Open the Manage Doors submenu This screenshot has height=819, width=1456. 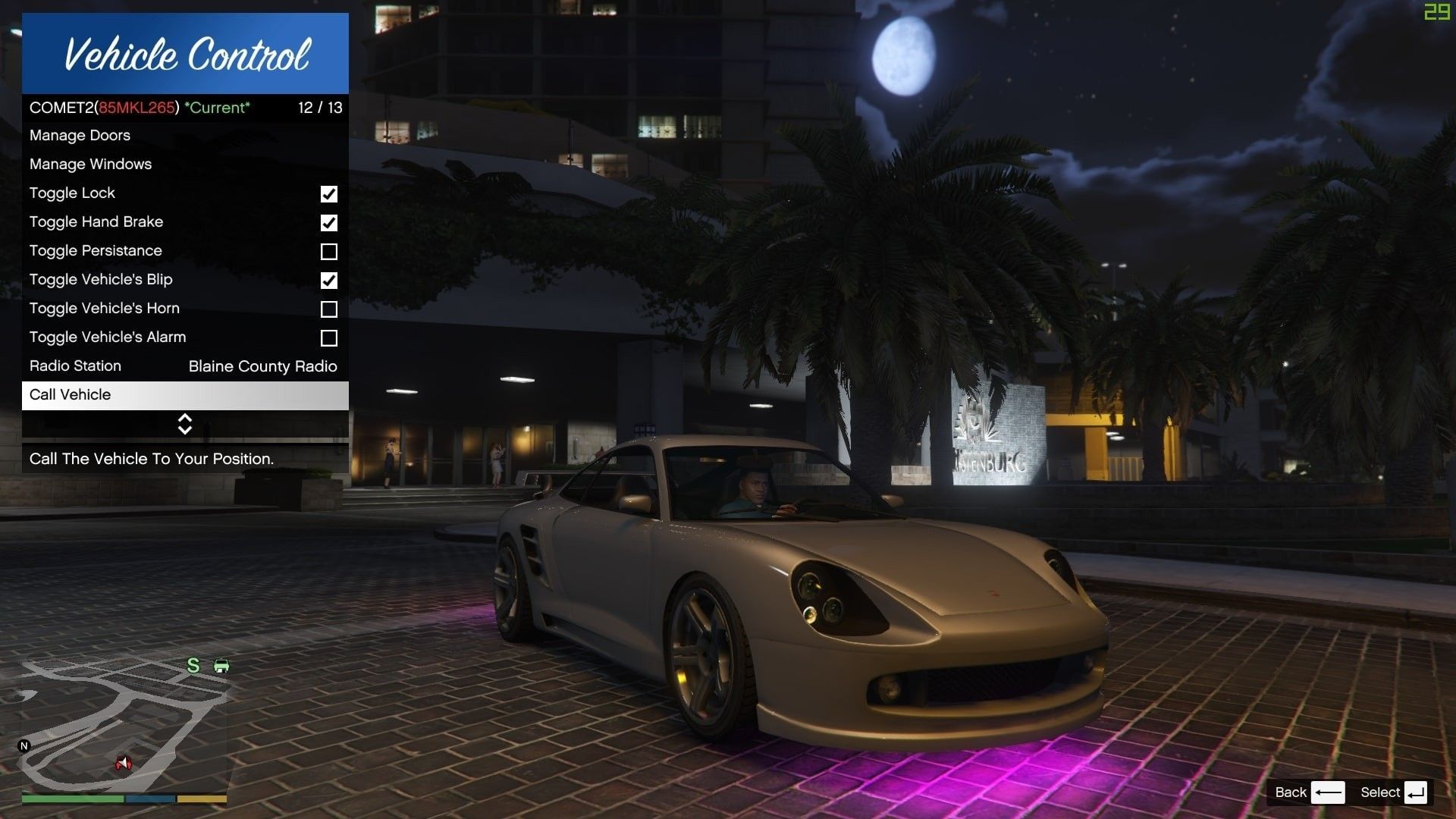point(80,136)
